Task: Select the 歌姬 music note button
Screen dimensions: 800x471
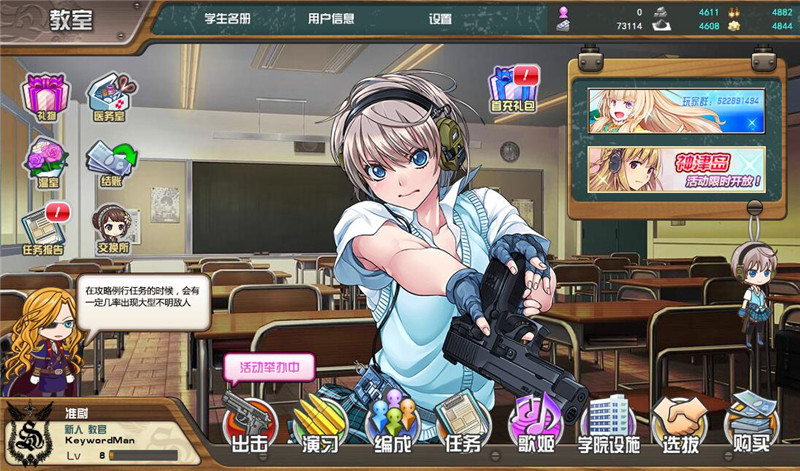Action: click(535, 424)
